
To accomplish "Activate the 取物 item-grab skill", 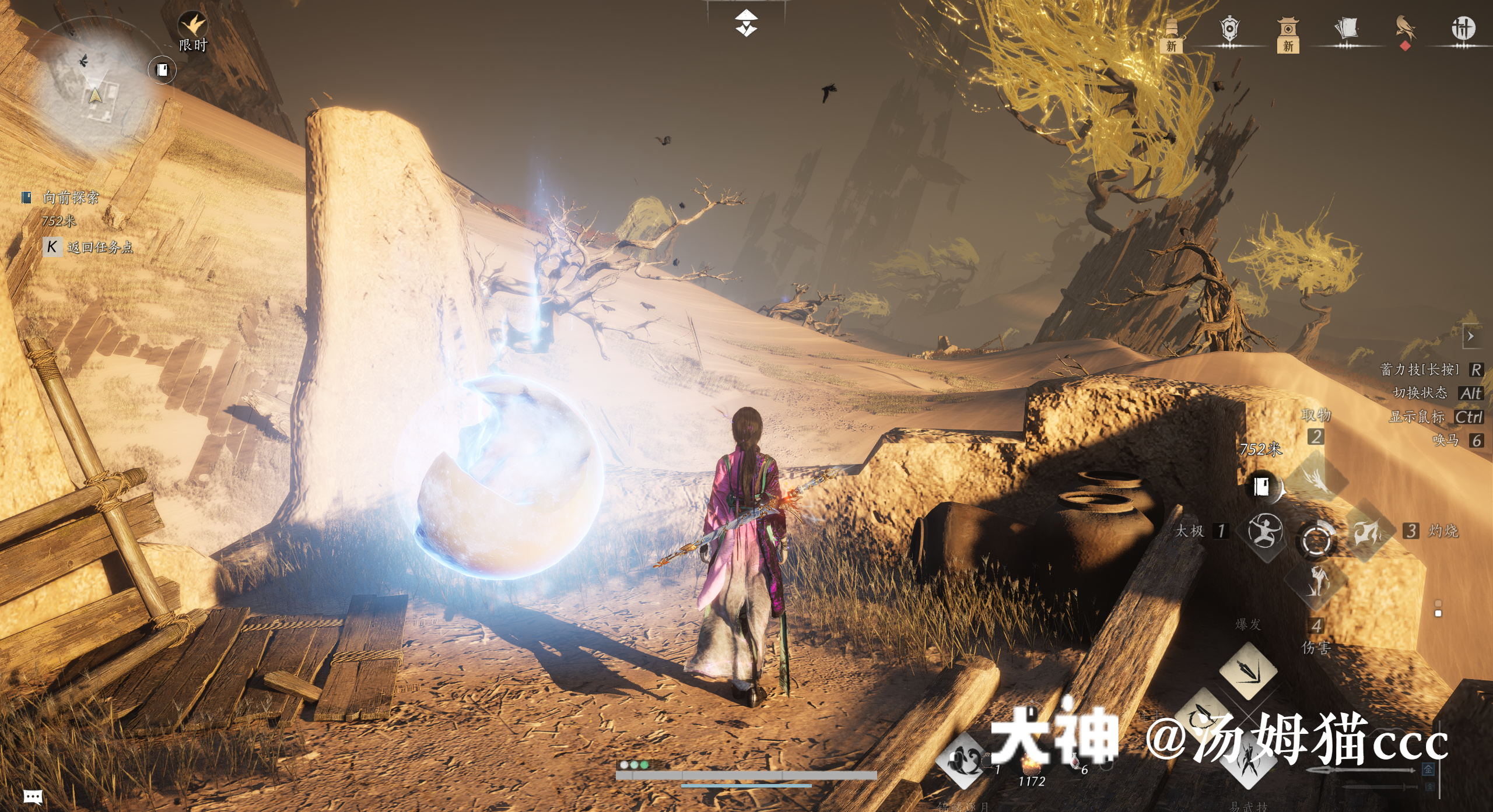I will point(1316,479).
